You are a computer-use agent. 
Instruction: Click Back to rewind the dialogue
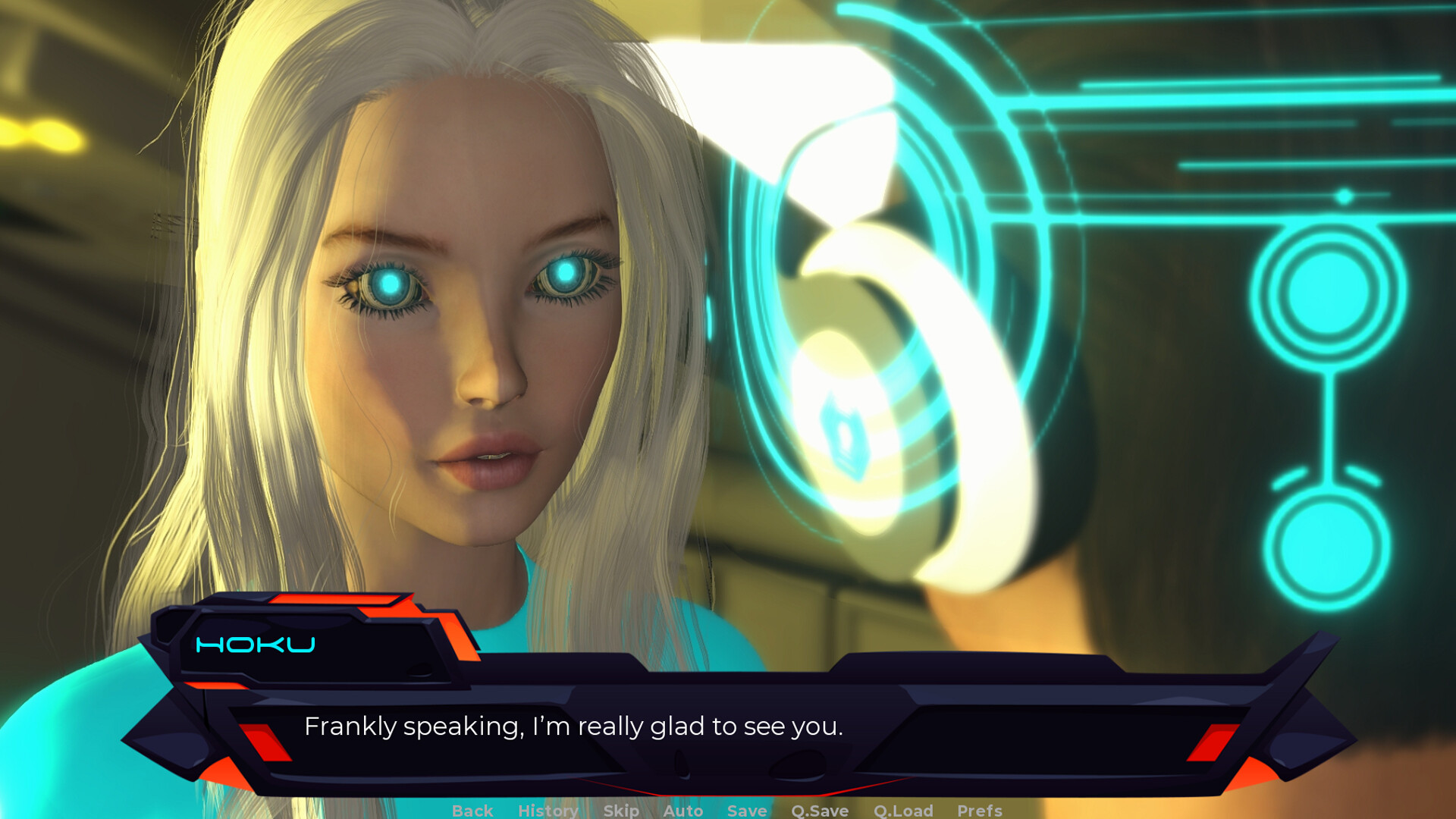tap(472, 811)
